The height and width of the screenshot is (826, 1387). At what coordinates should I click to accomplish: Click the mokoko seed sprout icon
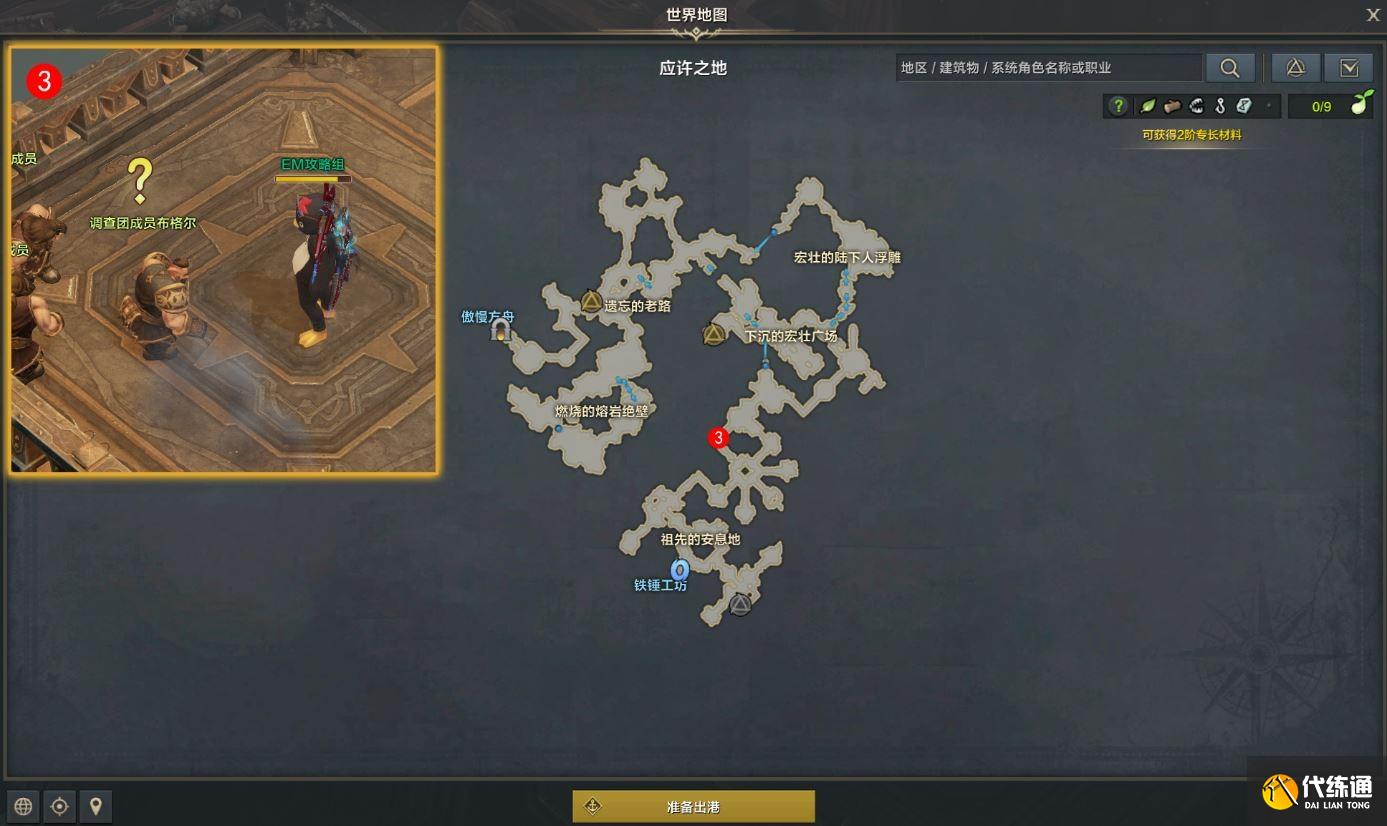point(1359,104)
